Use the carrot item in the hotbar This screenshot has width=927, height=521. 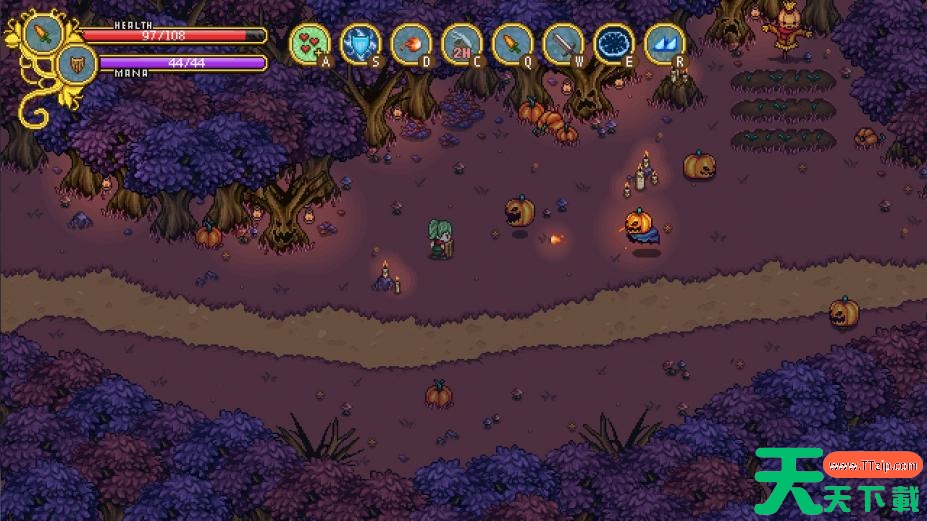tap(512, 43)
